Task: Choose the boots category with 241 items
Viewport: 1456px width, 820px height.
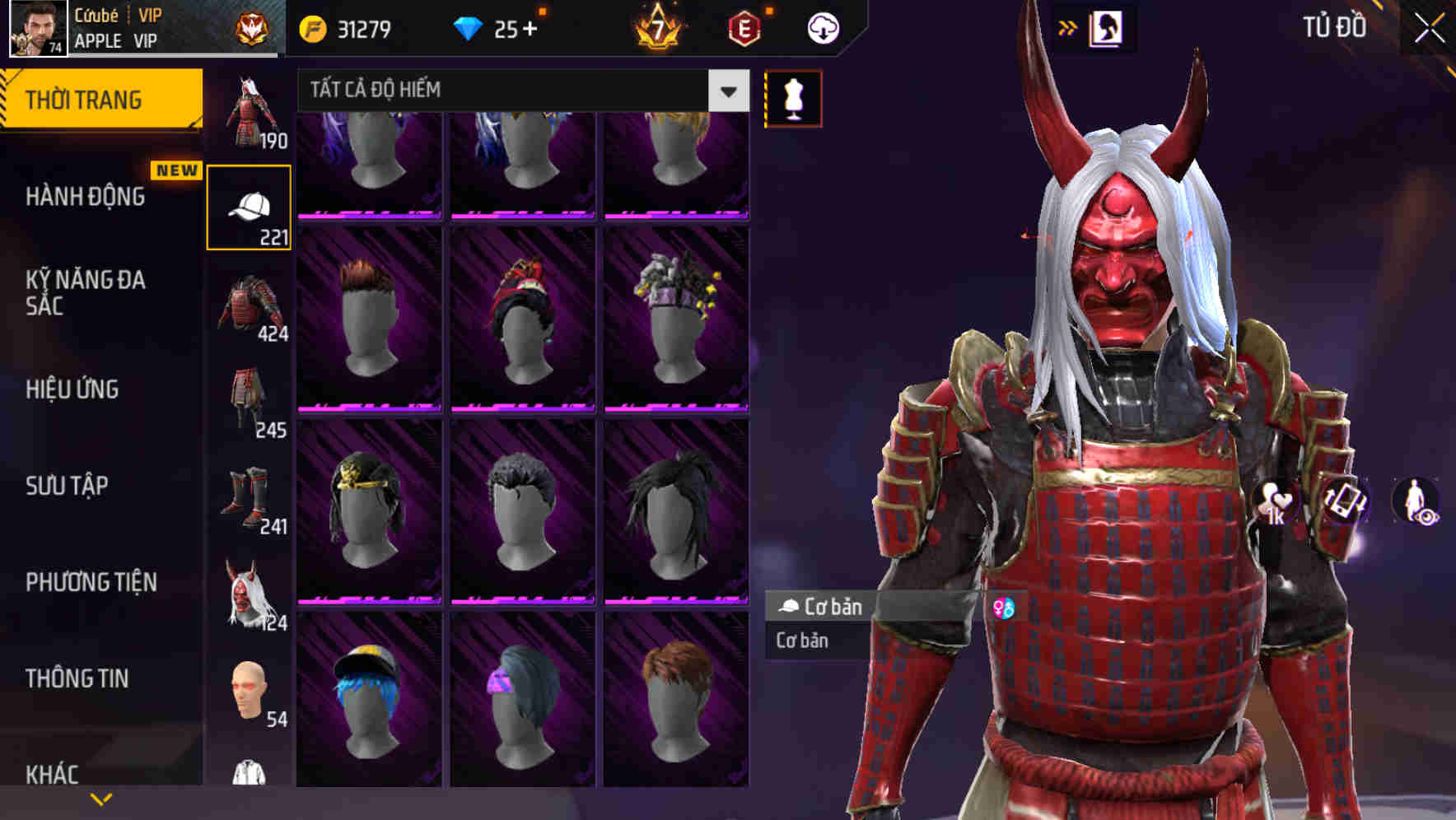Action: (248, 494)
